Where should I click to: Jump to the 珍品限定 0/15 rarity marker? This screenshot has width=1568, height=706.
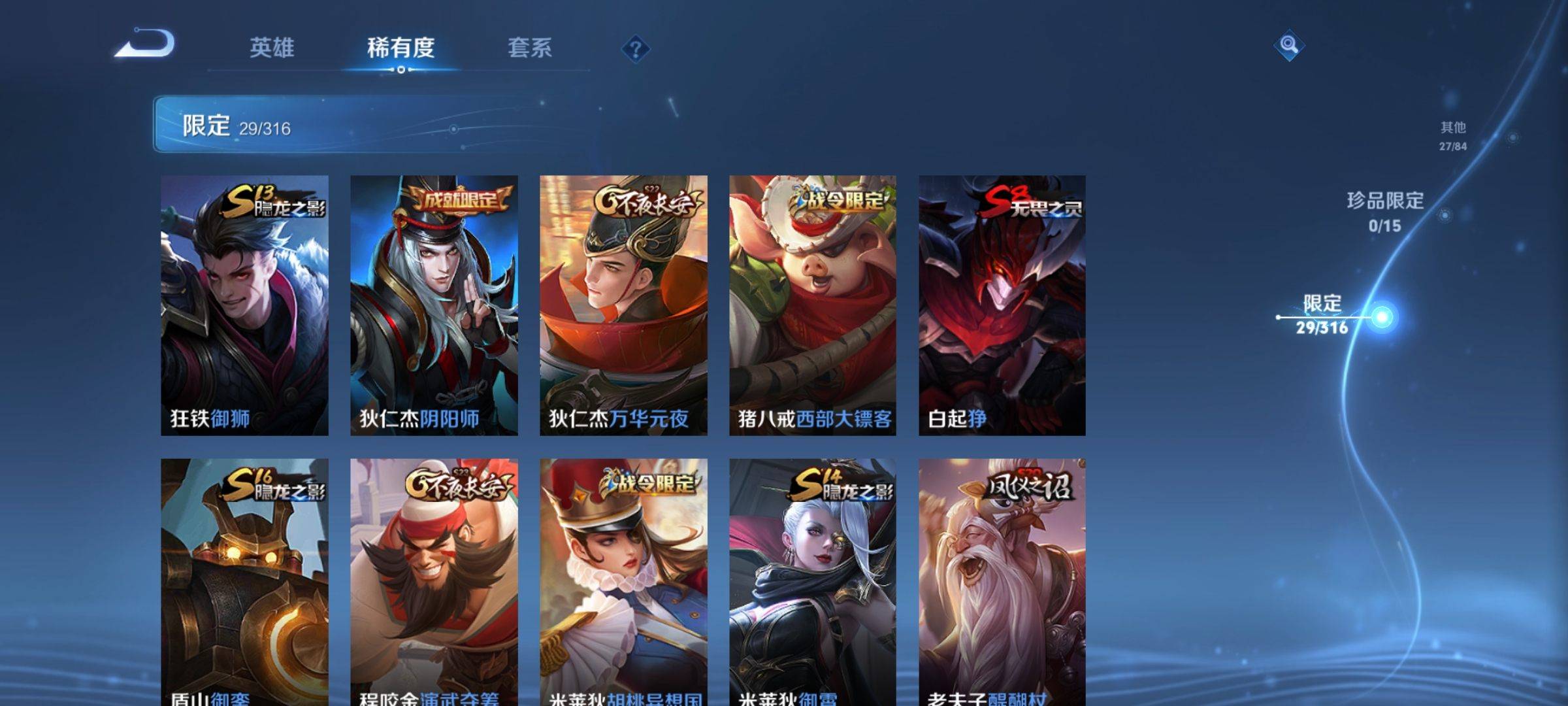1385,212
